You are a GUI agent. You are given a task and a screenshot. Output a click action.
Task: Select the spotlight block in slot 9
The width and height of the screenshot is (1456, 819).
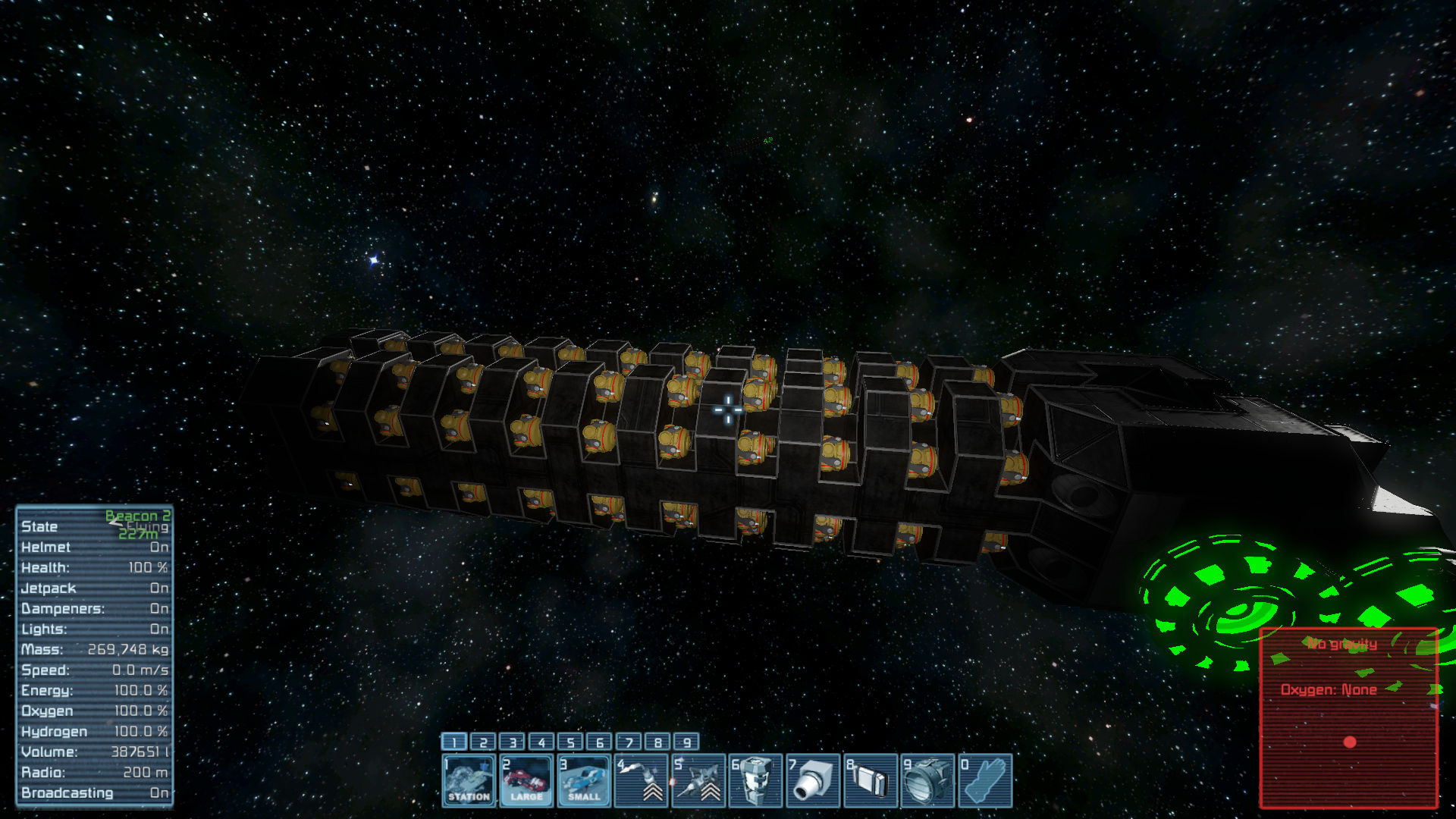tap(928, 780)
